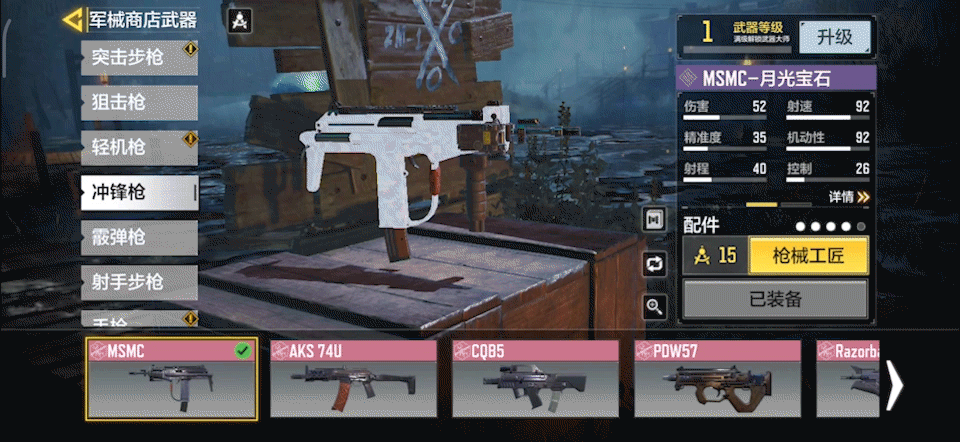Show next weapons with right arrow
Image resolution: width=960 pixels, height=442 pixels.
point(895,383)
